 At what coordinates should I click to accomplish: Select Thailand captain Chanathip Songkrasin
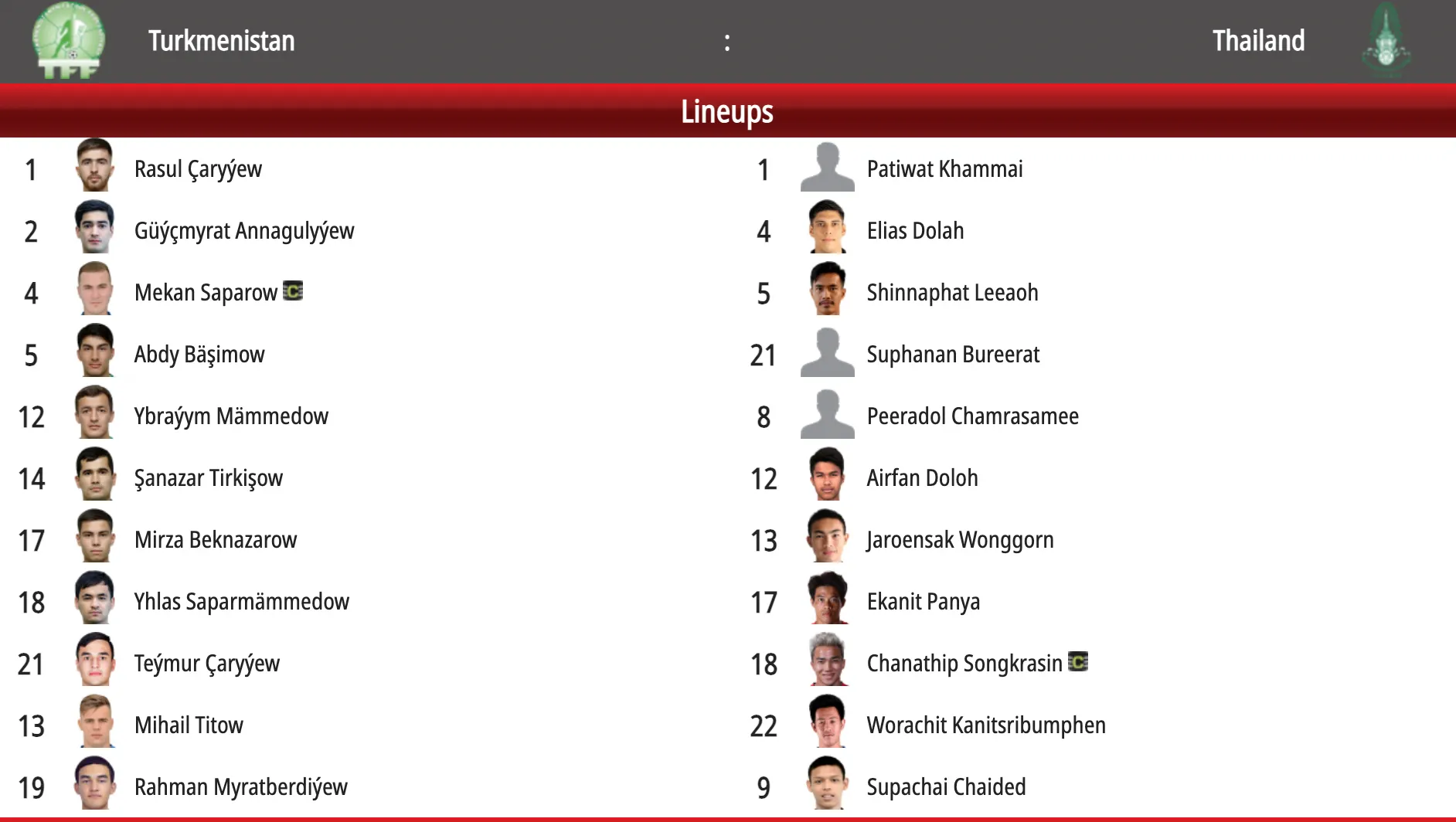point(964,664)
